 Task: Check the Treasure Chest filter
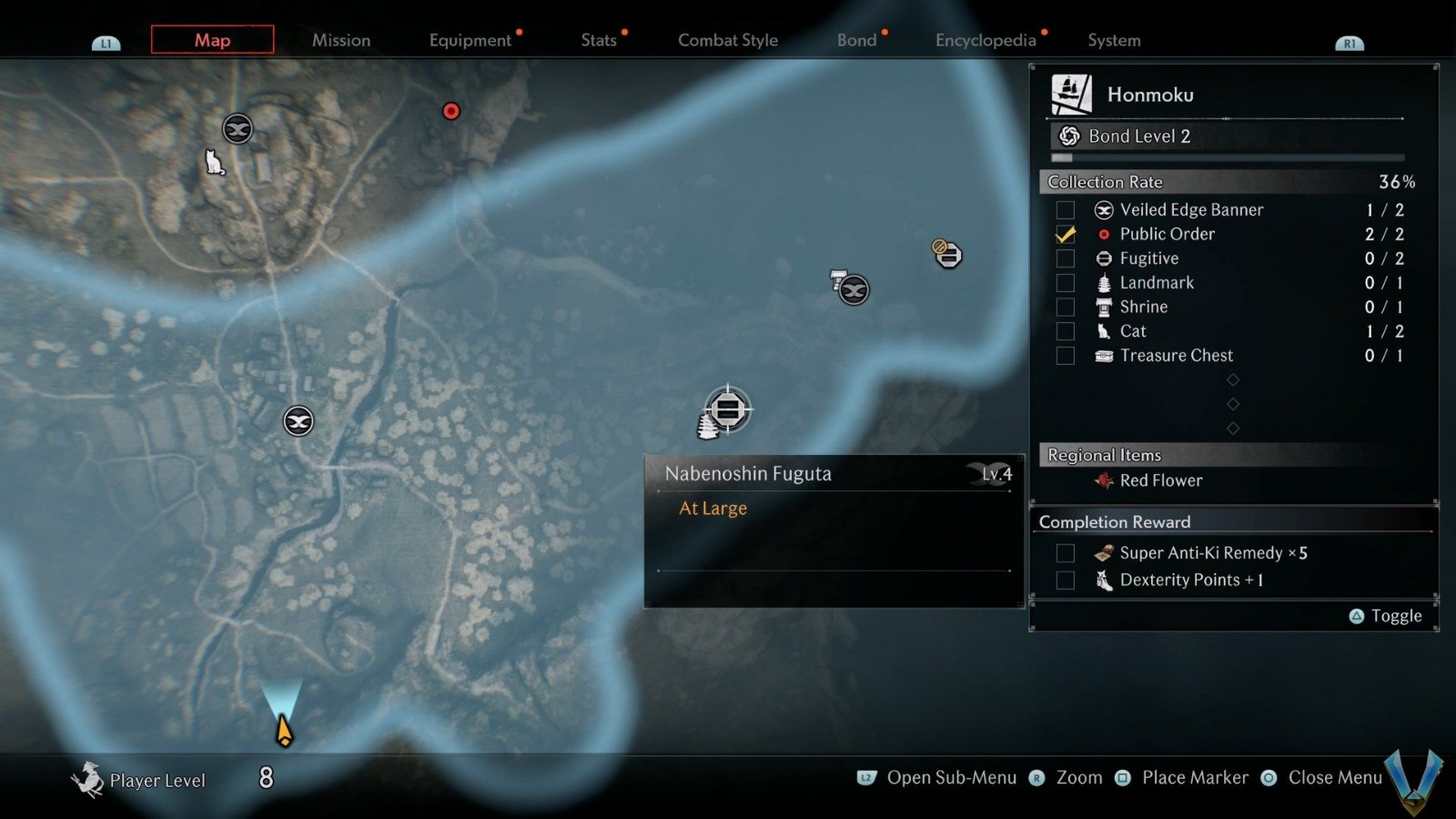[x=1065, y=356]
